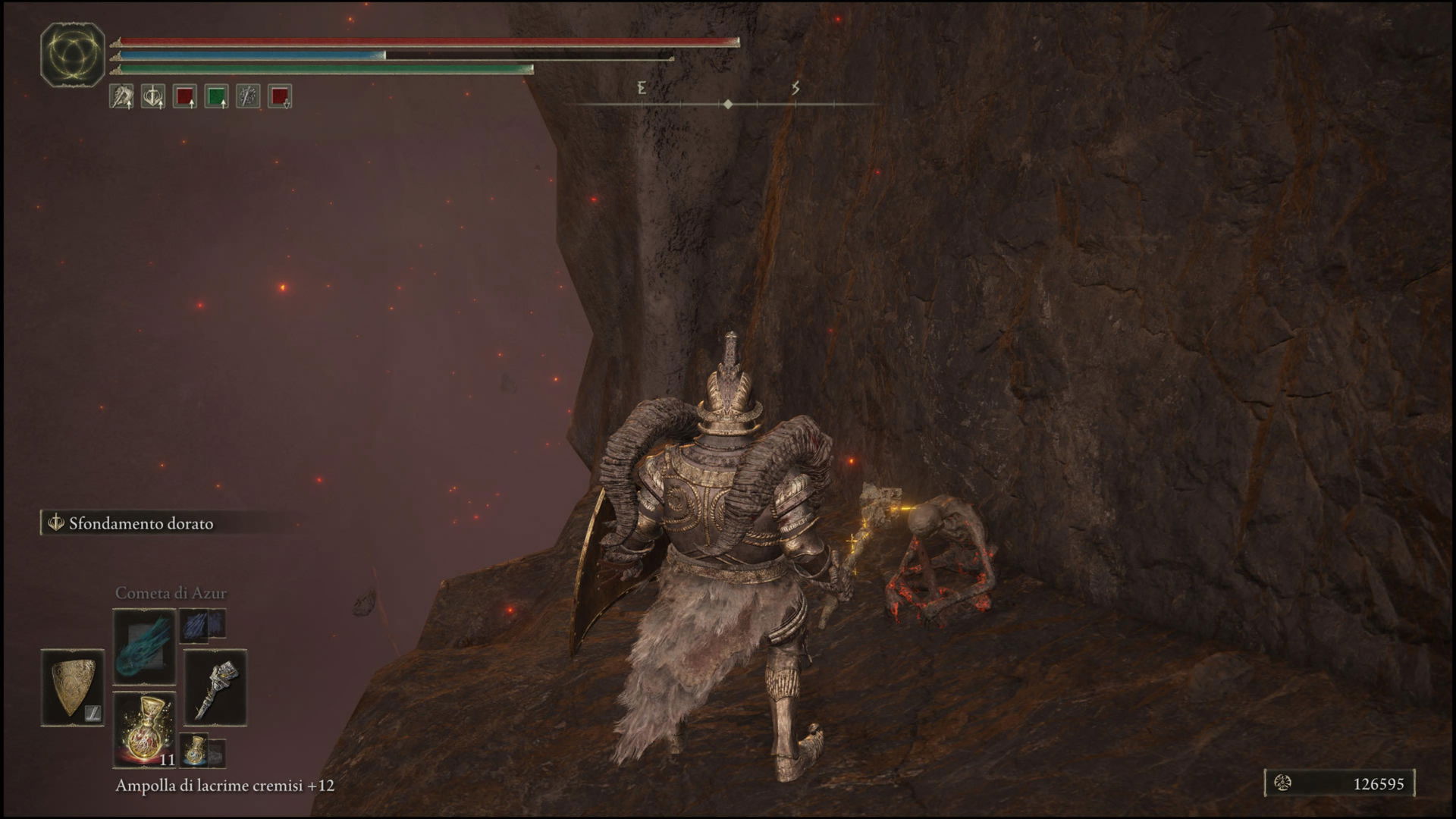Click the Sfondamento dorato skill label

click(140, 523)
